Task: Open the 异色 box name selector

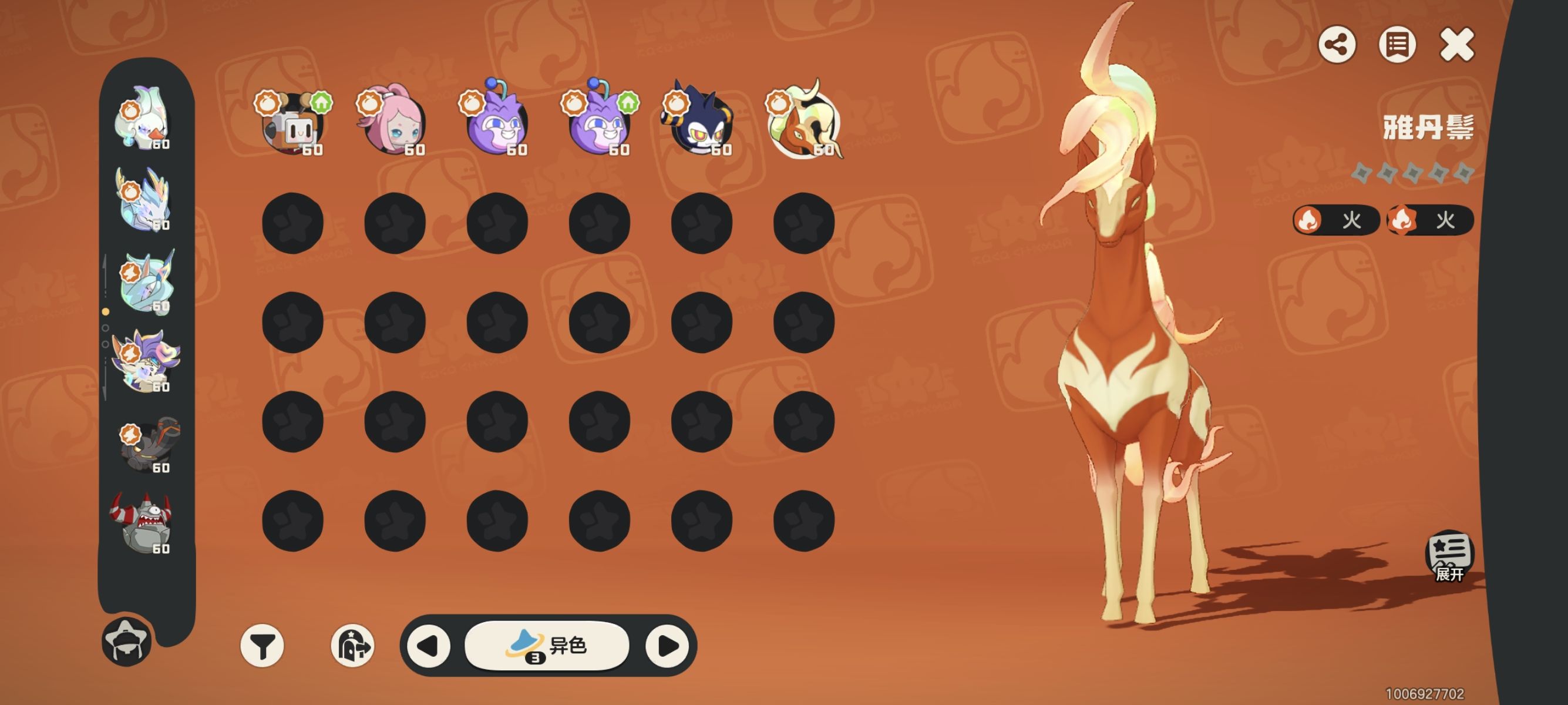Action: click(547, 645)
